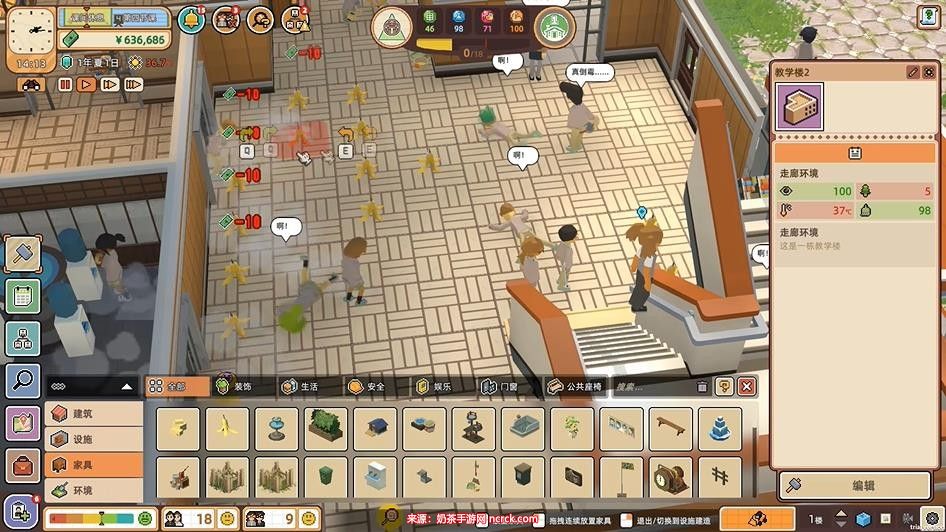Open the magnifying glass search tool

(22, 379)
